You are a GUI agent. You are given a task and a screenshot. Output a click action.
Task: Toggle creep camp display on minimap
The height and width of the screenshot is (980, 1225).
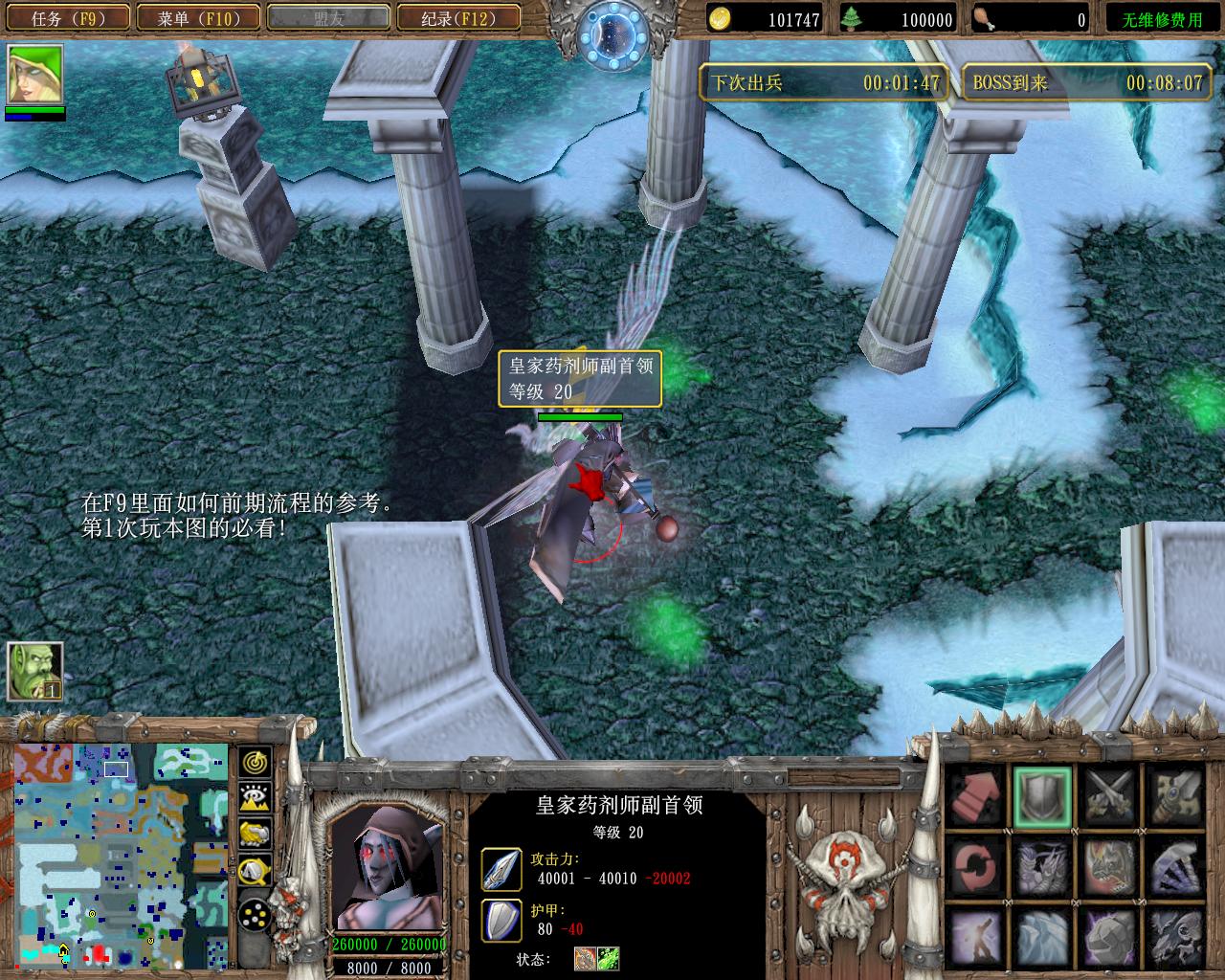coord(255,871)
